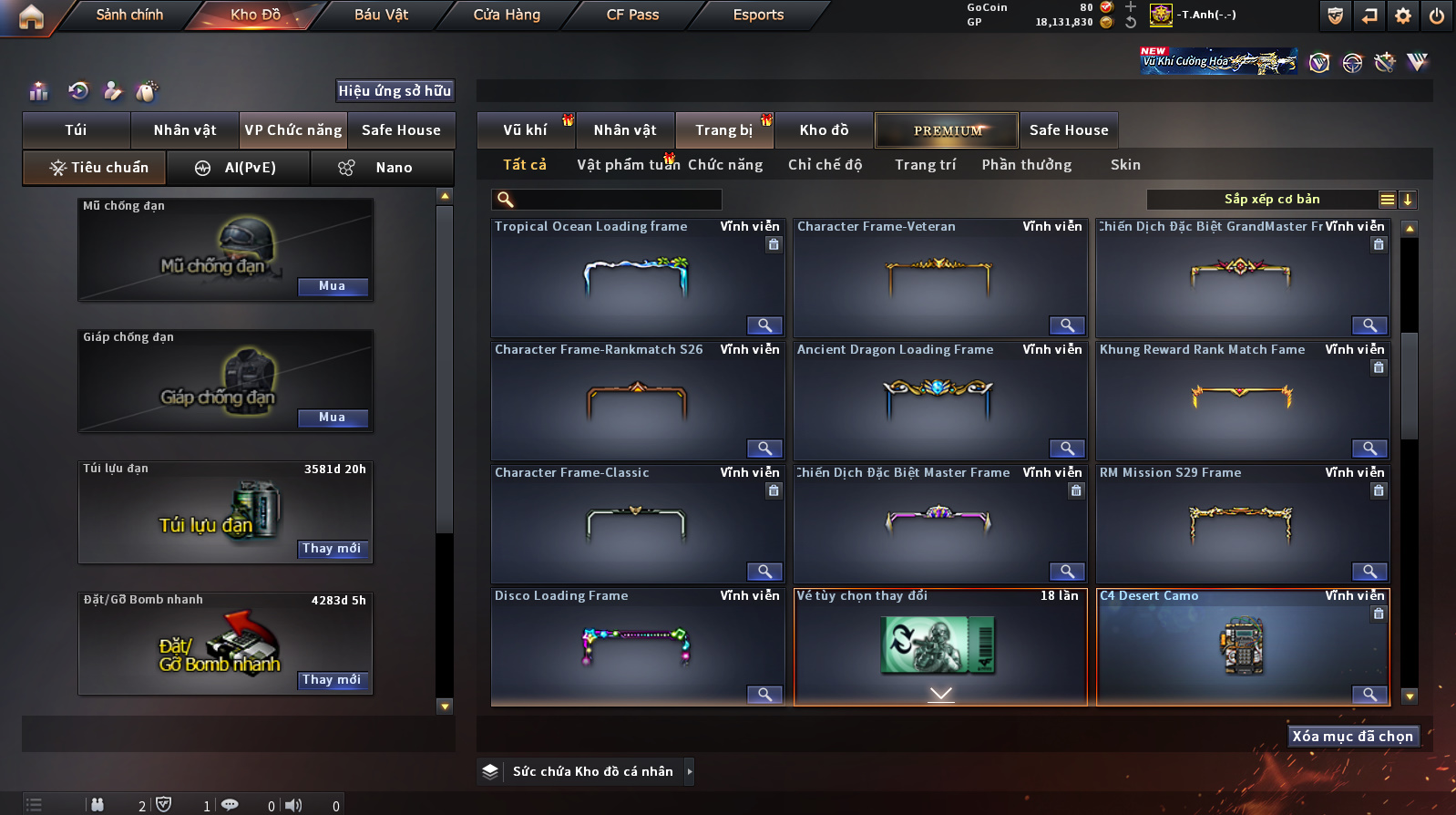
Task: Open the settings gear icon
Action: [1403, 15]
